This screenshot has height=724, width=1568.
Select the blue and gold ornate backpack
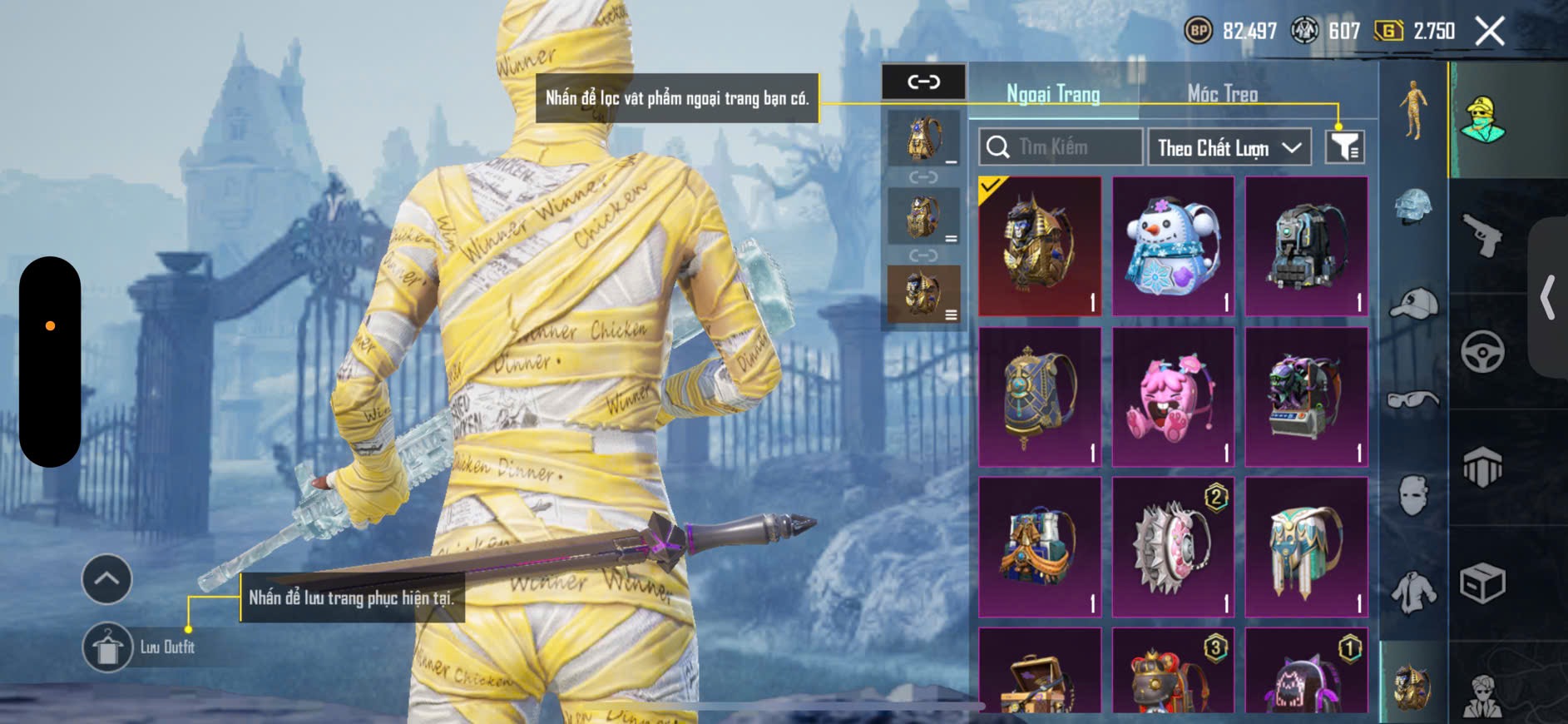pos(1039,396)
